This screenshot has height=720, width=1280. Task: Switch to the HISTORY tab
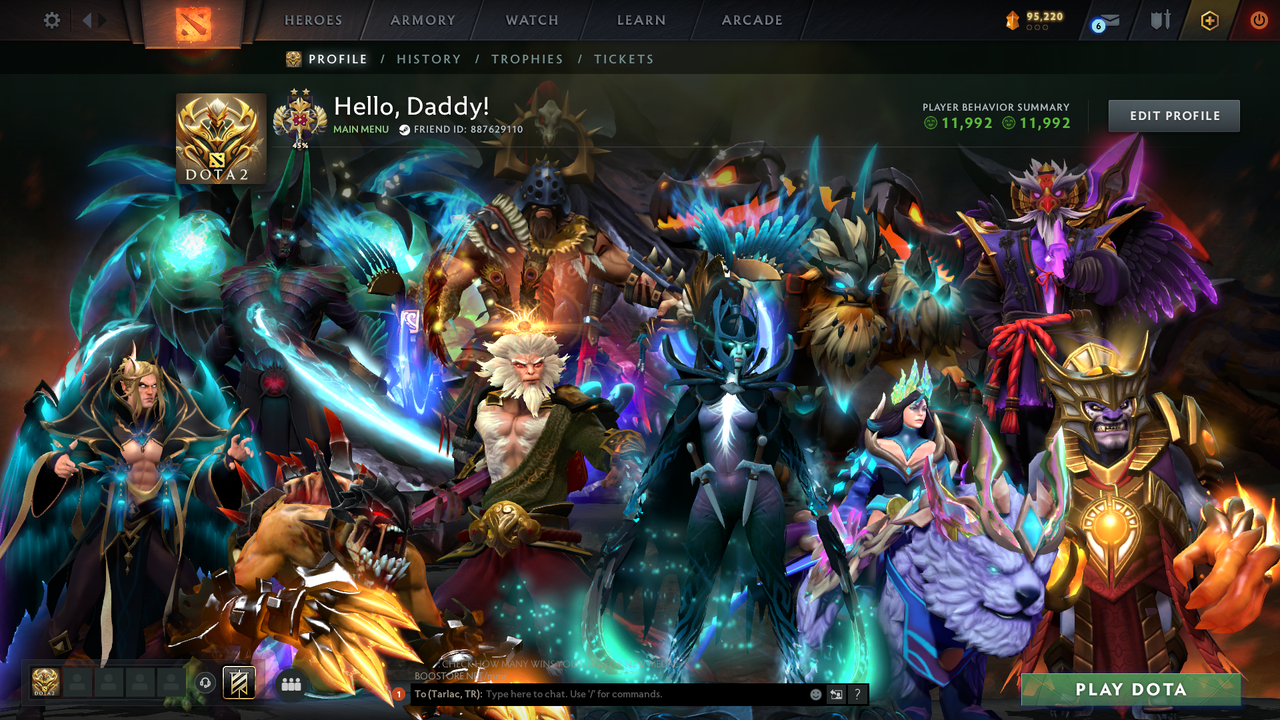(x=429, y=59)
